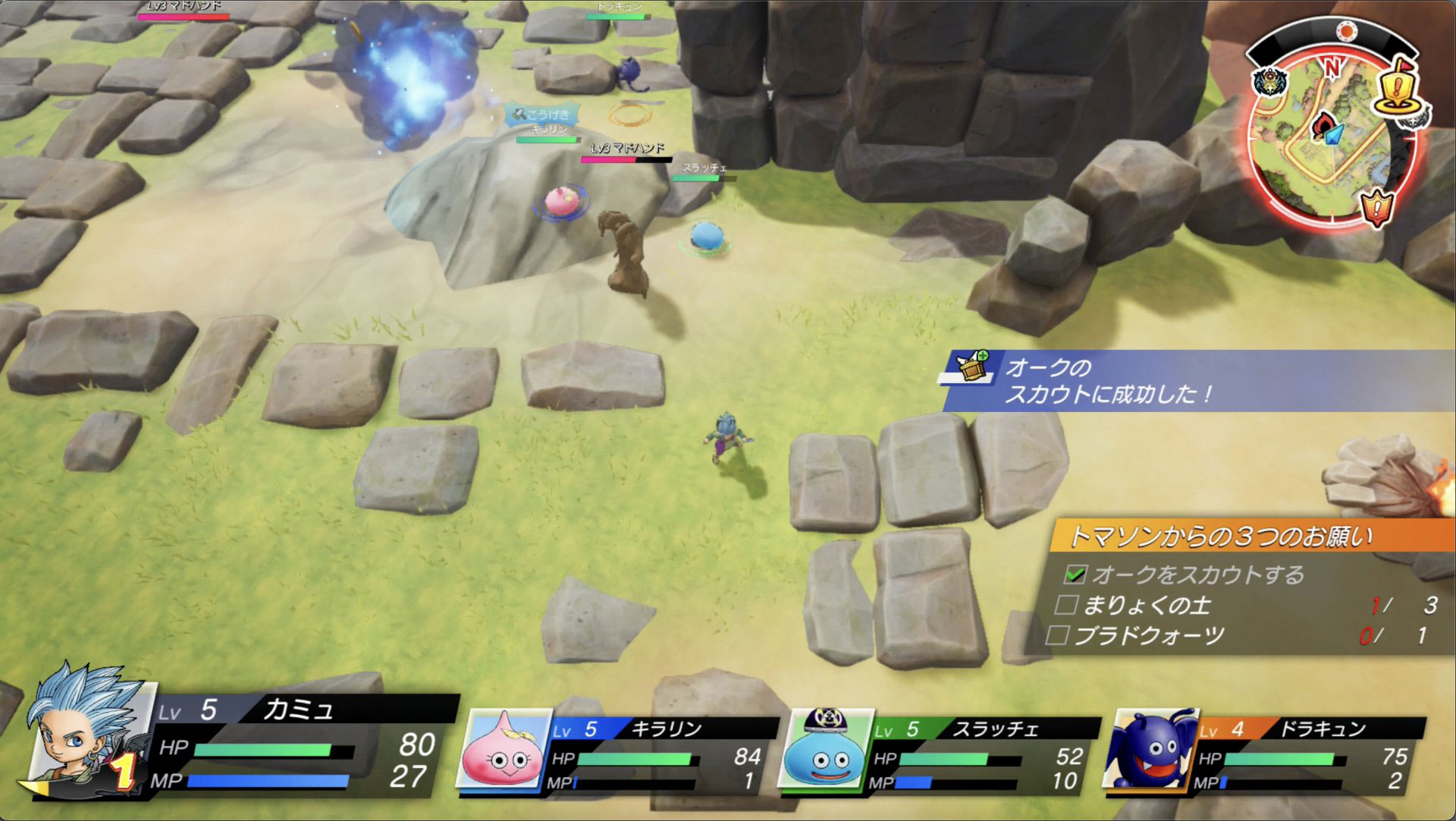Select the red shield alert icon
Image resolution: width=1456 pixels, height=821 pixels.
pos(1377,205)
